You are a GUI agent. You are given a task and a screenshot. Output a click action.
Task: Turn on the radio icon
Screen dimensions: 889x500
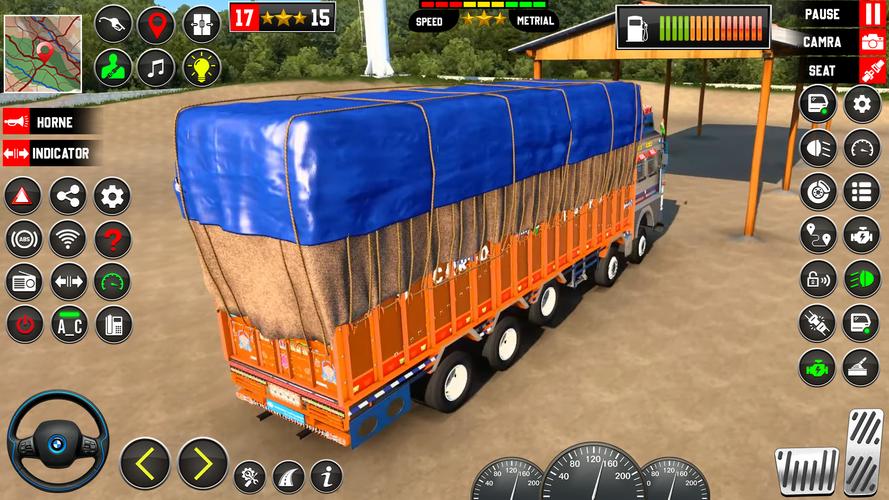click(23, 282)
